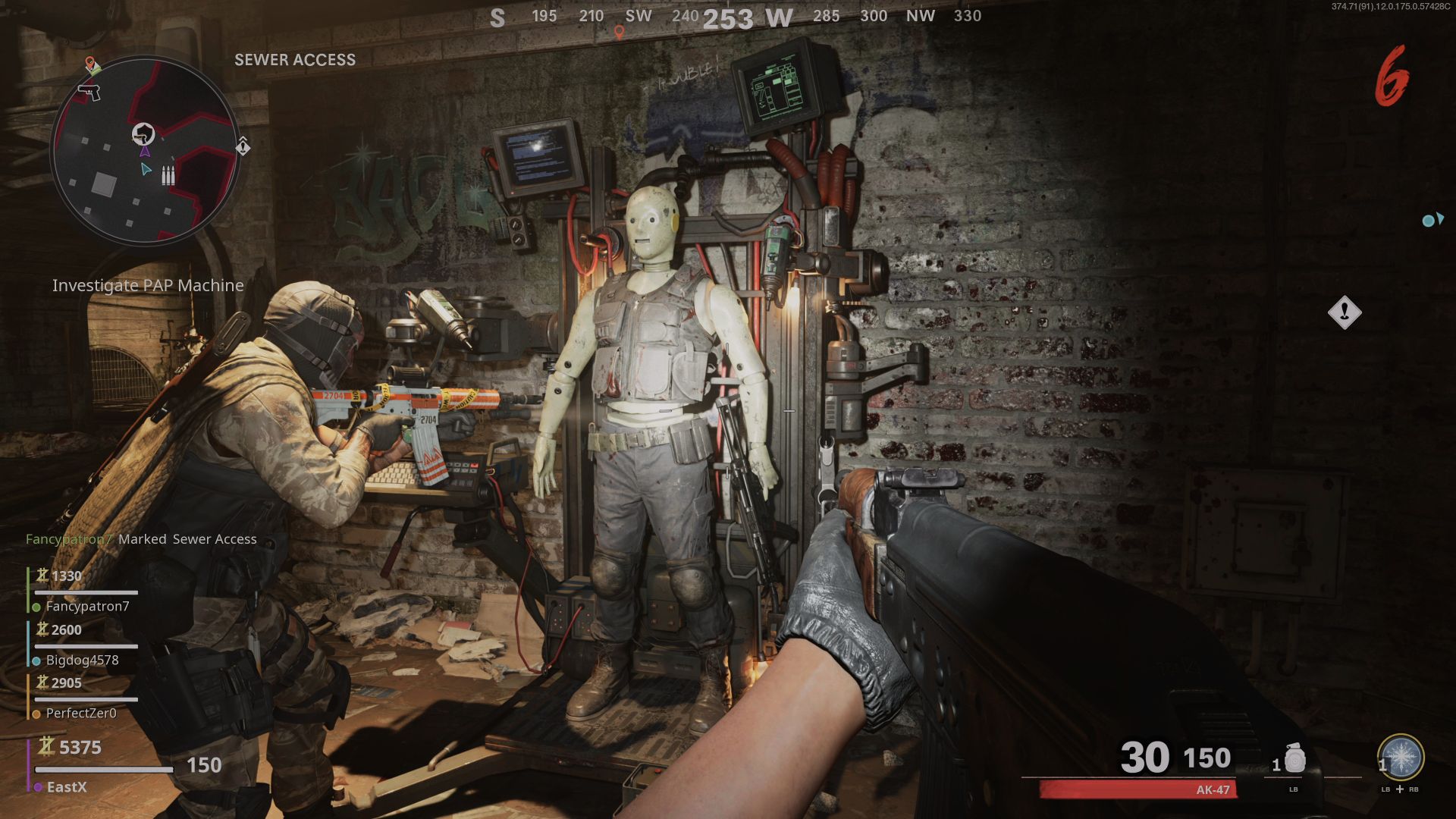Screen dimensions: 1456x819
Task: Click the diamond marker beside the minimap
Action: coord(243,146)
